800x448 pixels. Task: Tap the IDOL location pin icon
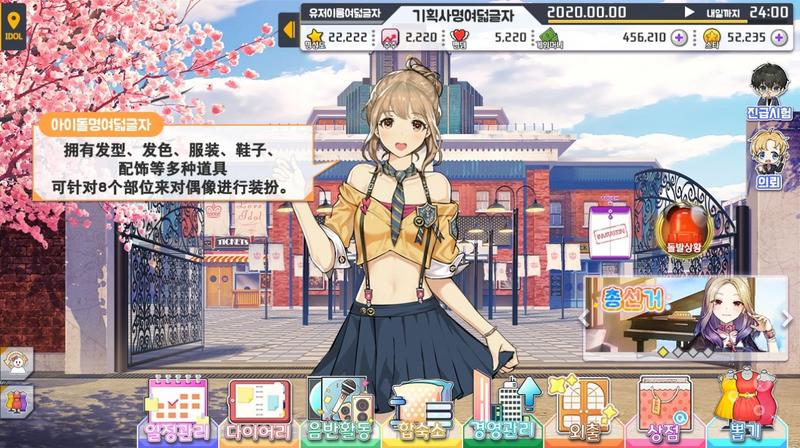coord(13,23)
